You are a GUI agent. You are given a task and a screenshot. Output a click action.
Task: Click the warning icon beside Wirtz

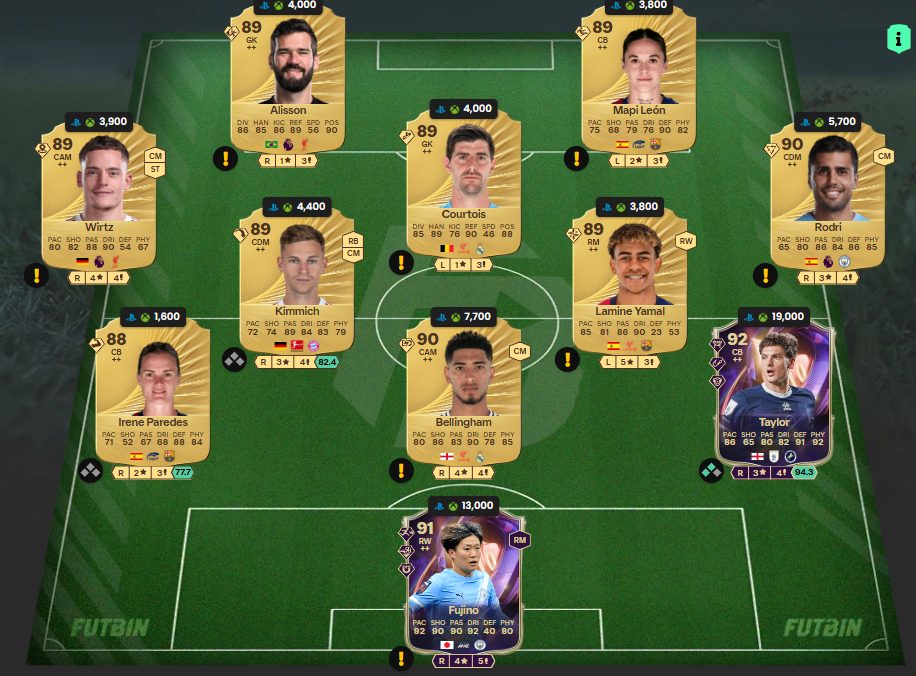click(x=37, y=275)
